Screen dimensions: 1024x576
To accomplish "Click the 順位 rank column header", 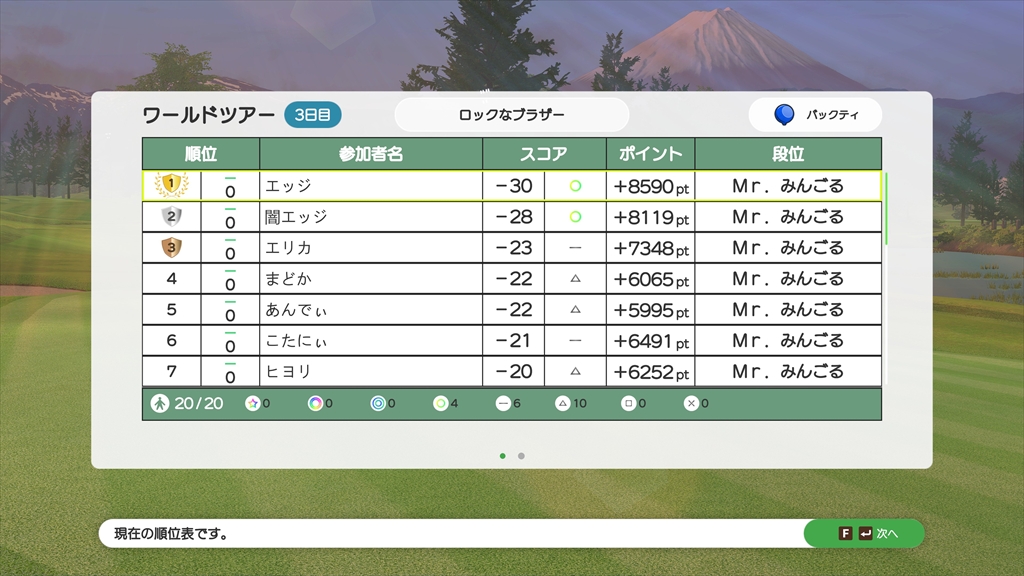I will coord(201,154).
